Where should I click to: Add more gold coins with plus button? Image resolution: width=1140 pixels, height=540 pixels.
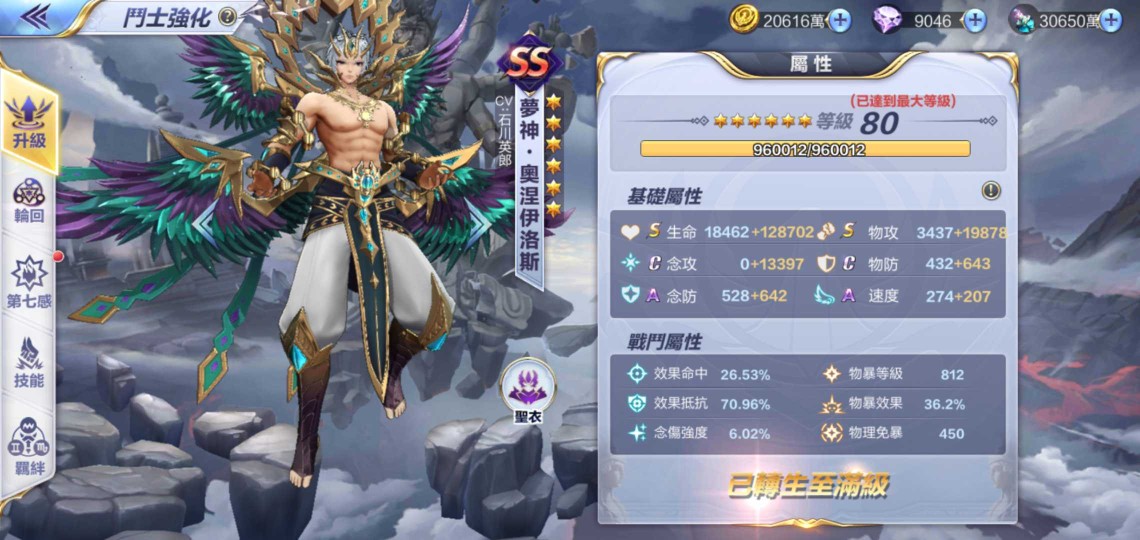pos(839,19)
